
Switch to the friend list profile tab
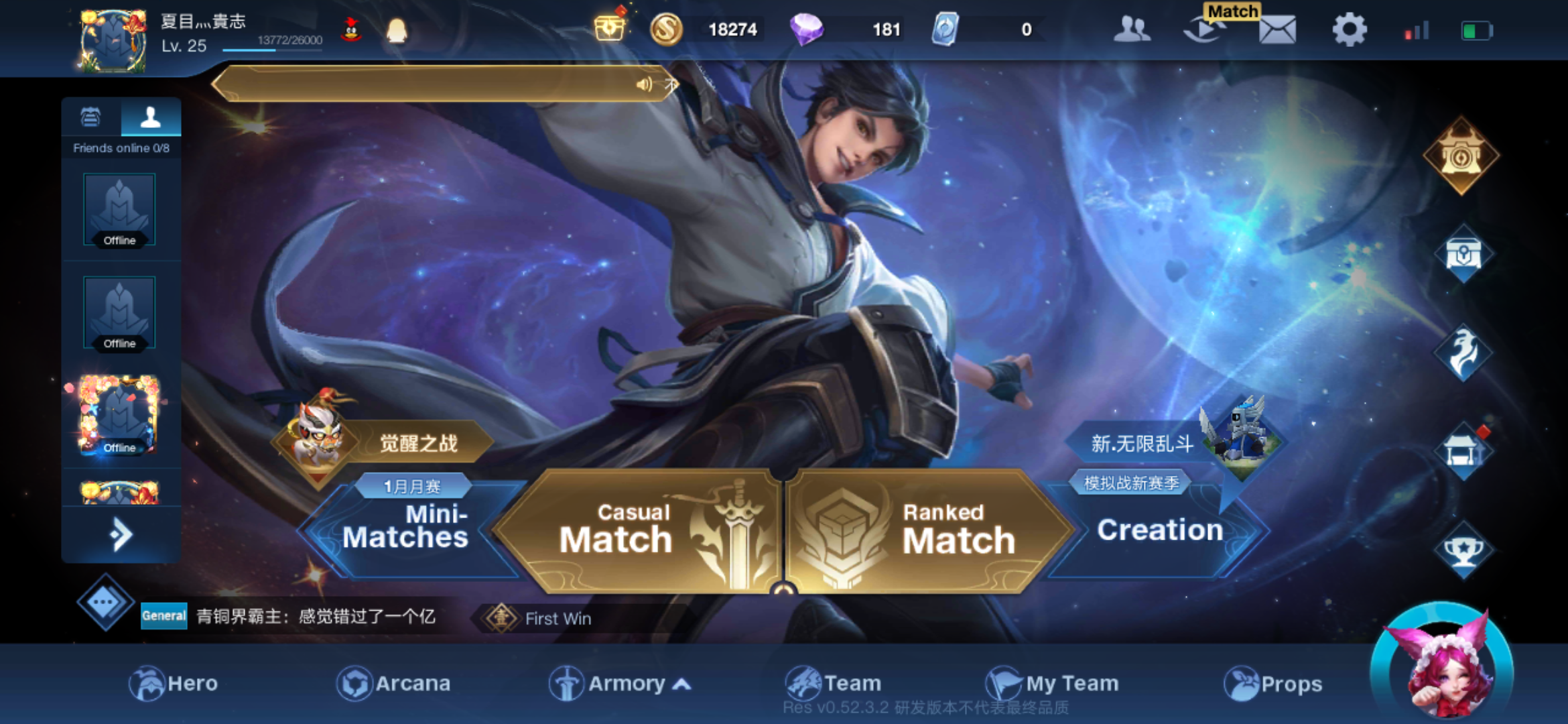151,119
